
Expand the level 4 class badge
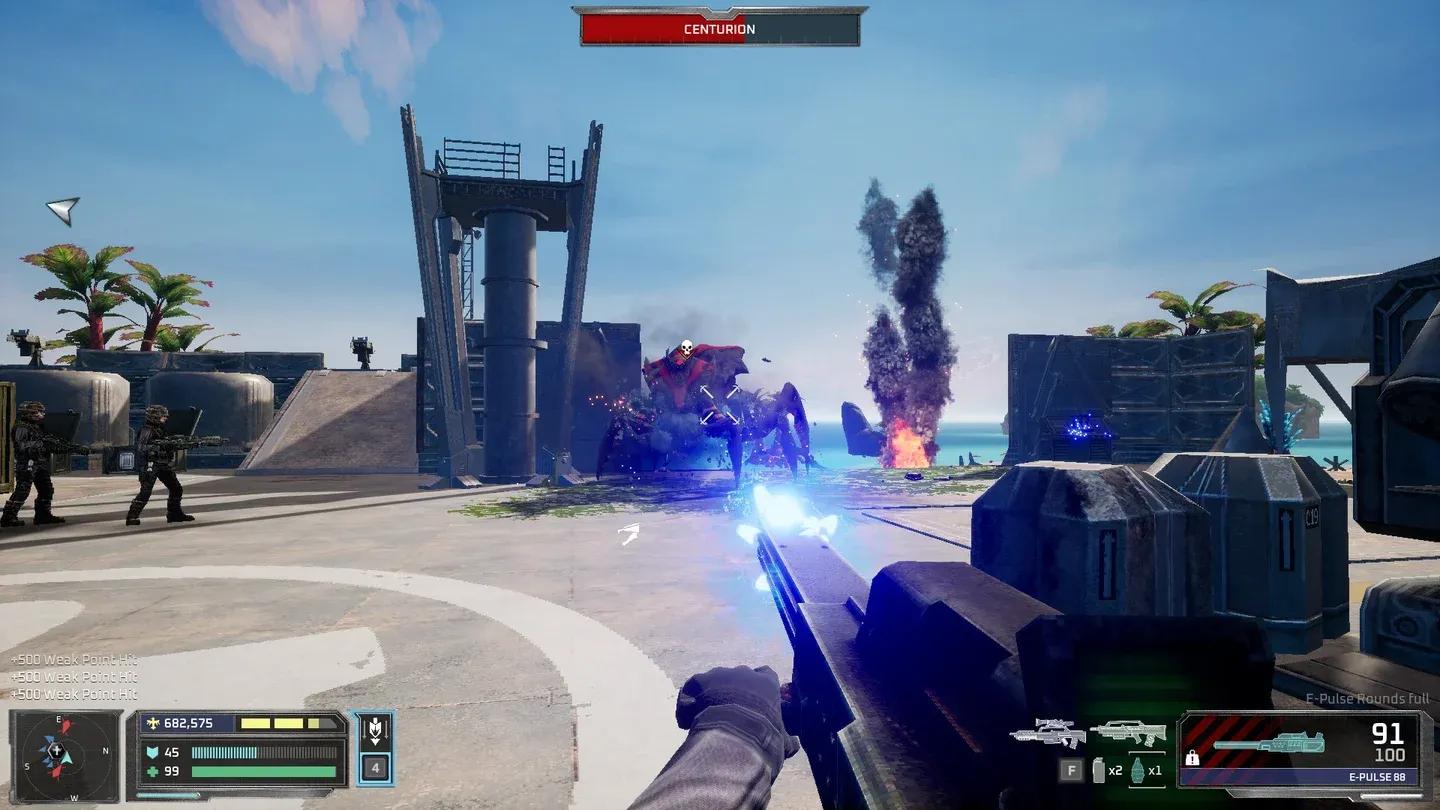377,768
